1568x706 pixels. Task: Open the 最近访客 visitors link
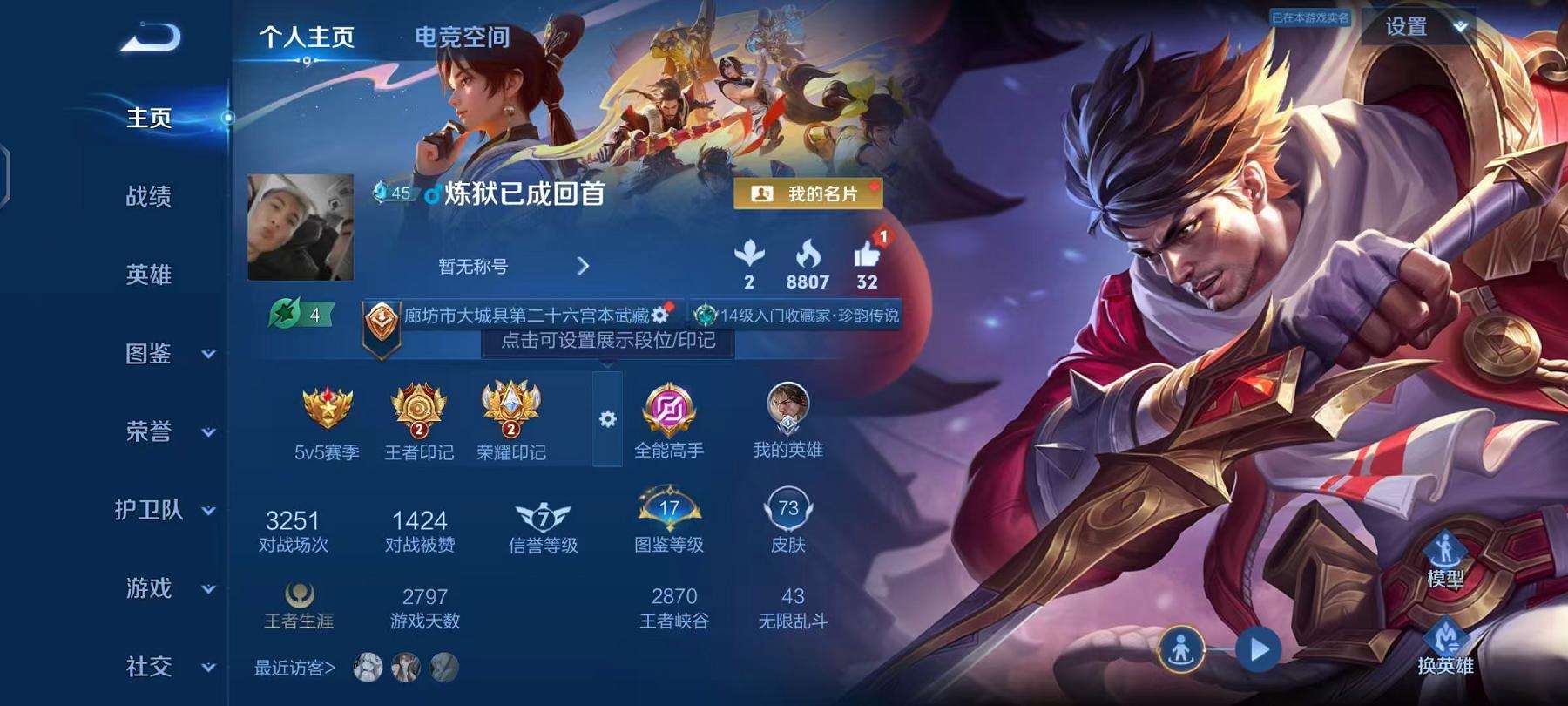coord(294,669)
